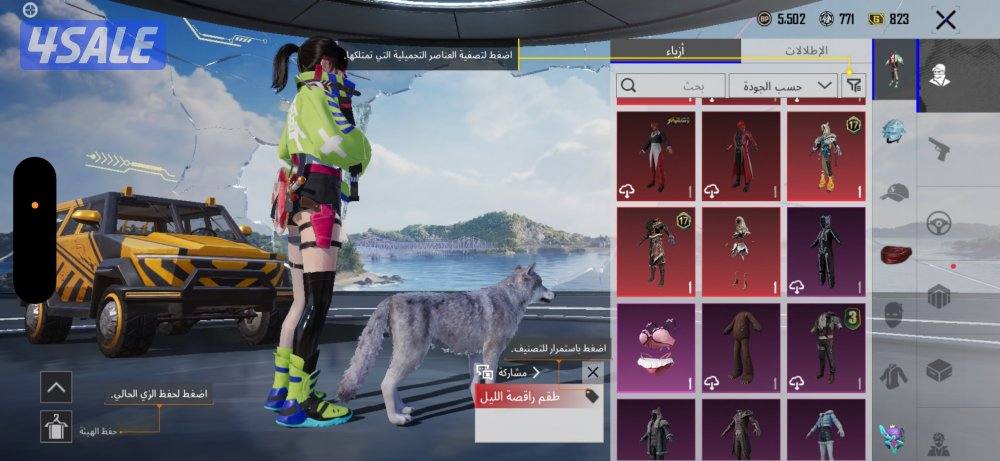Select the pink lingerie outfit tile
This screenshot has width=1000, height=461.
pos(656,346)
